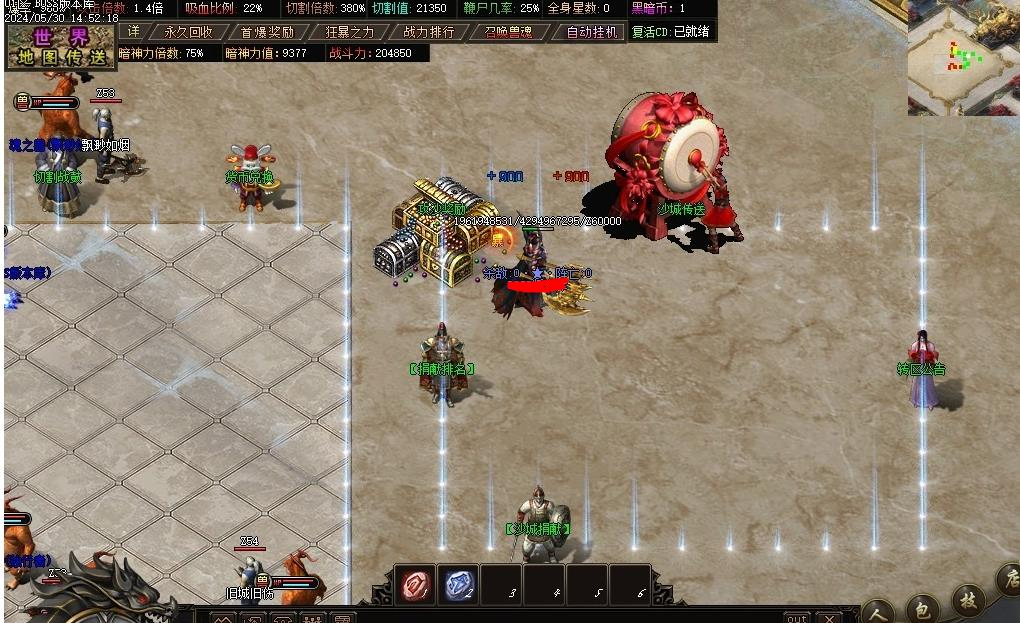Activate the 狂暴之力 button
The width and height of the screenshot is (1020, 623).
pos(349,32)
